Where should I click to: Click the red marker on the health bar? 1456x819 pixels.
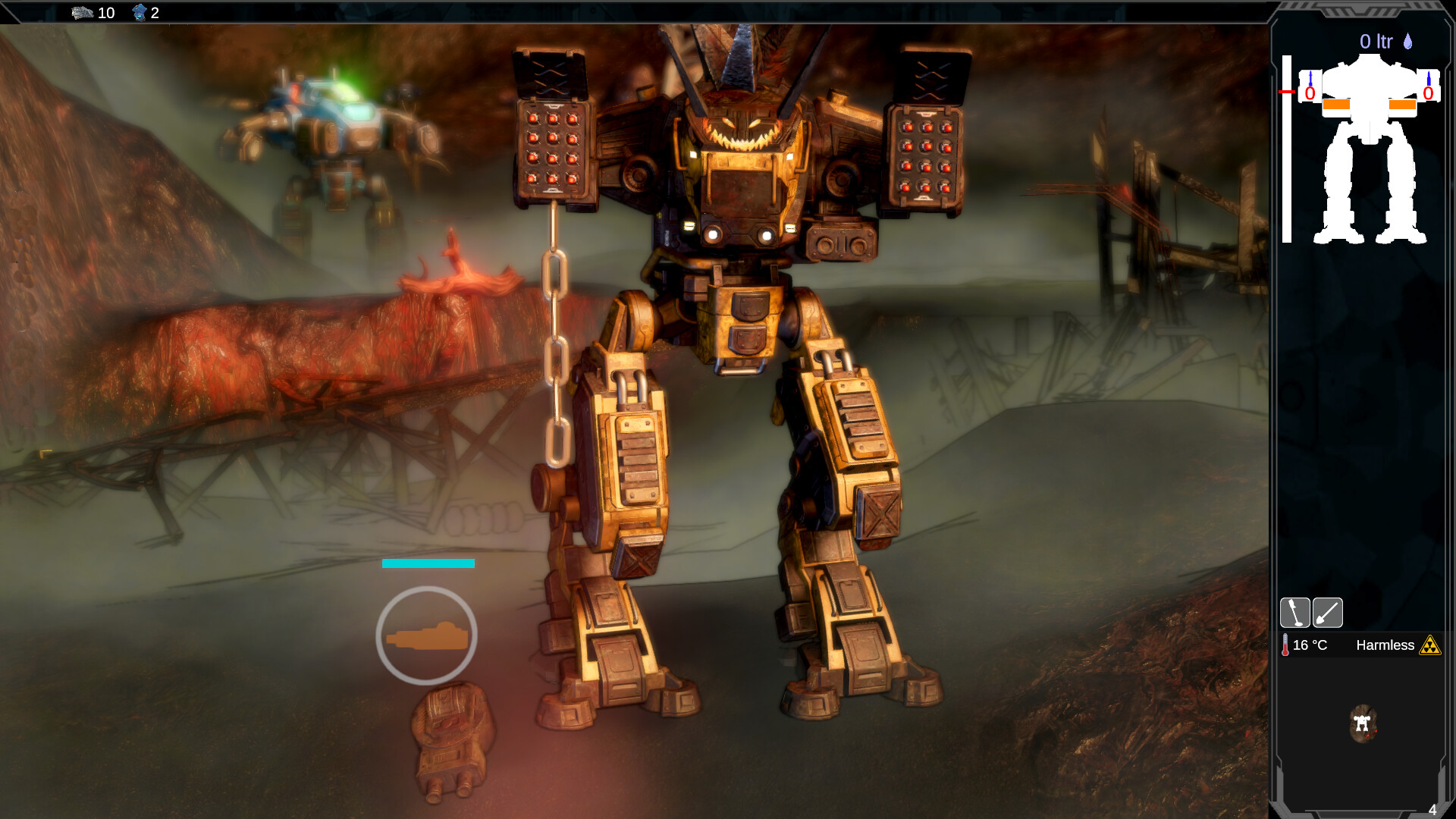(x=1287, y=92)
